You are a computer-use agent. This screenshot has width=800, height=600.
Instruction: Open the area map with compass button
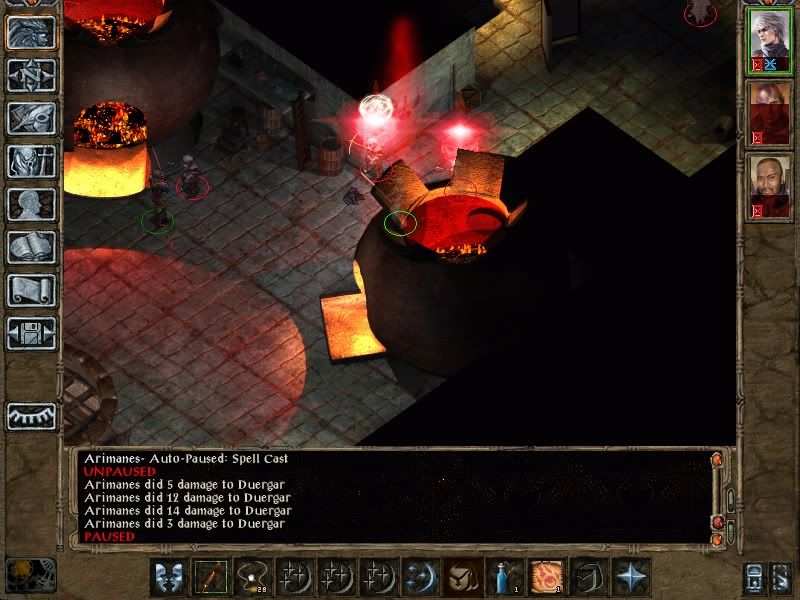[x=32, y=75]
